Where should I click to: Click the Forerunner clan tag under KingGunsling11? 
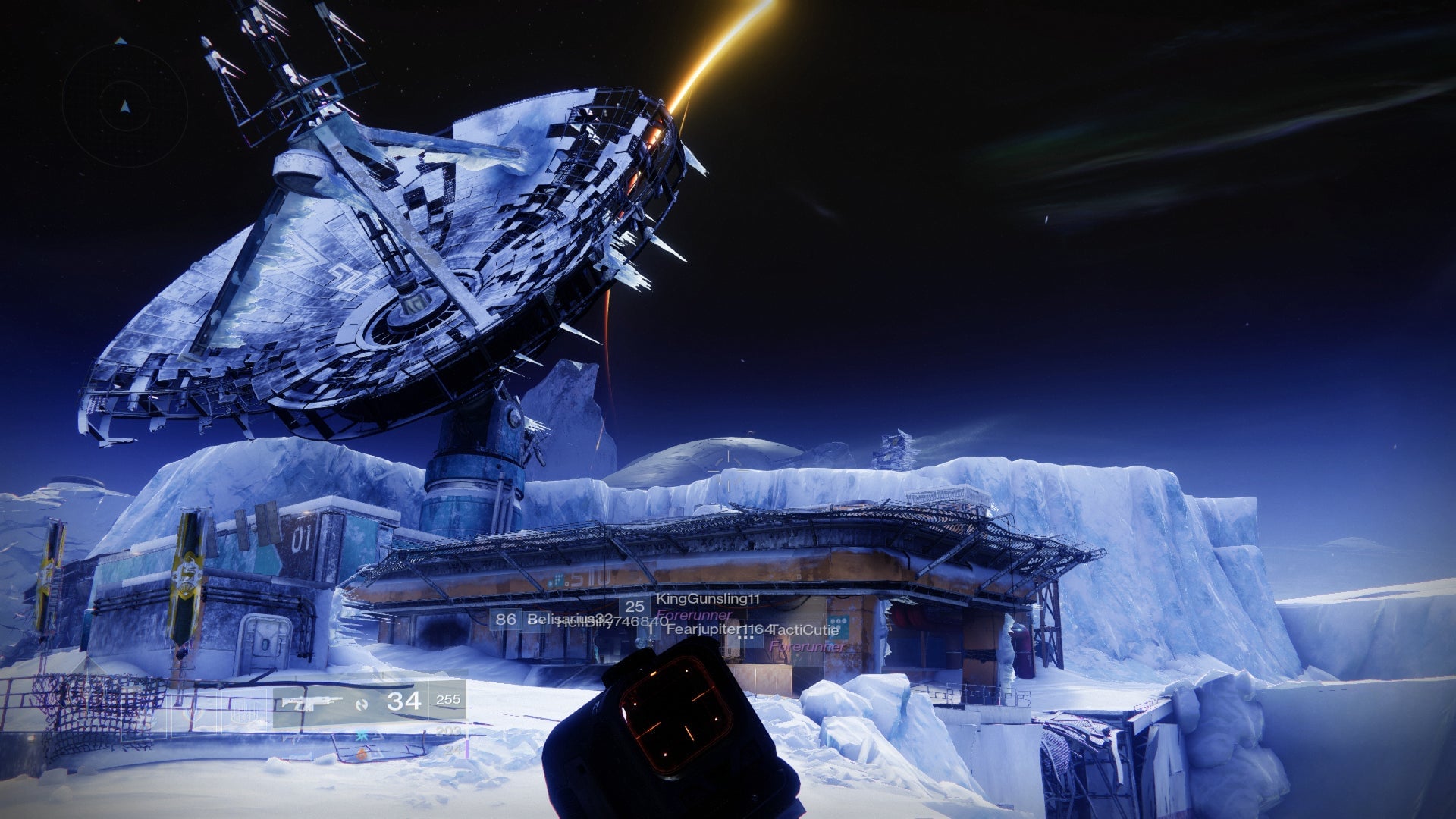[694, 616]
